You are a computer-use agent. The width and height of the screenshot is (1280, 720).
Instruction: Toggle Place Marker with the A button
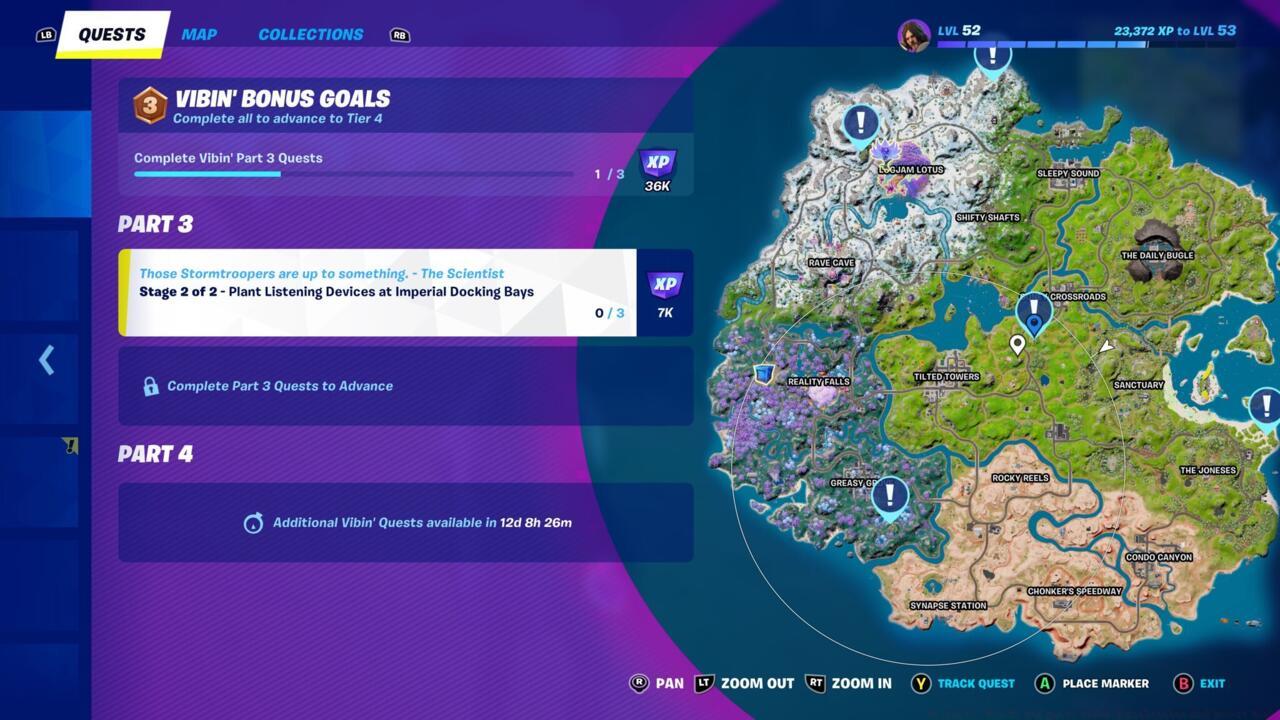tap(1046, 683)
